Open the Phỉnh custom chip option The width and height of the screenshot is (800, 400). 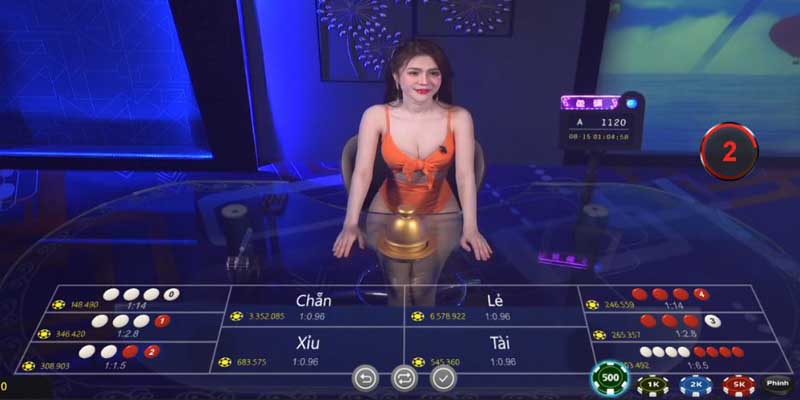[776, 382]
